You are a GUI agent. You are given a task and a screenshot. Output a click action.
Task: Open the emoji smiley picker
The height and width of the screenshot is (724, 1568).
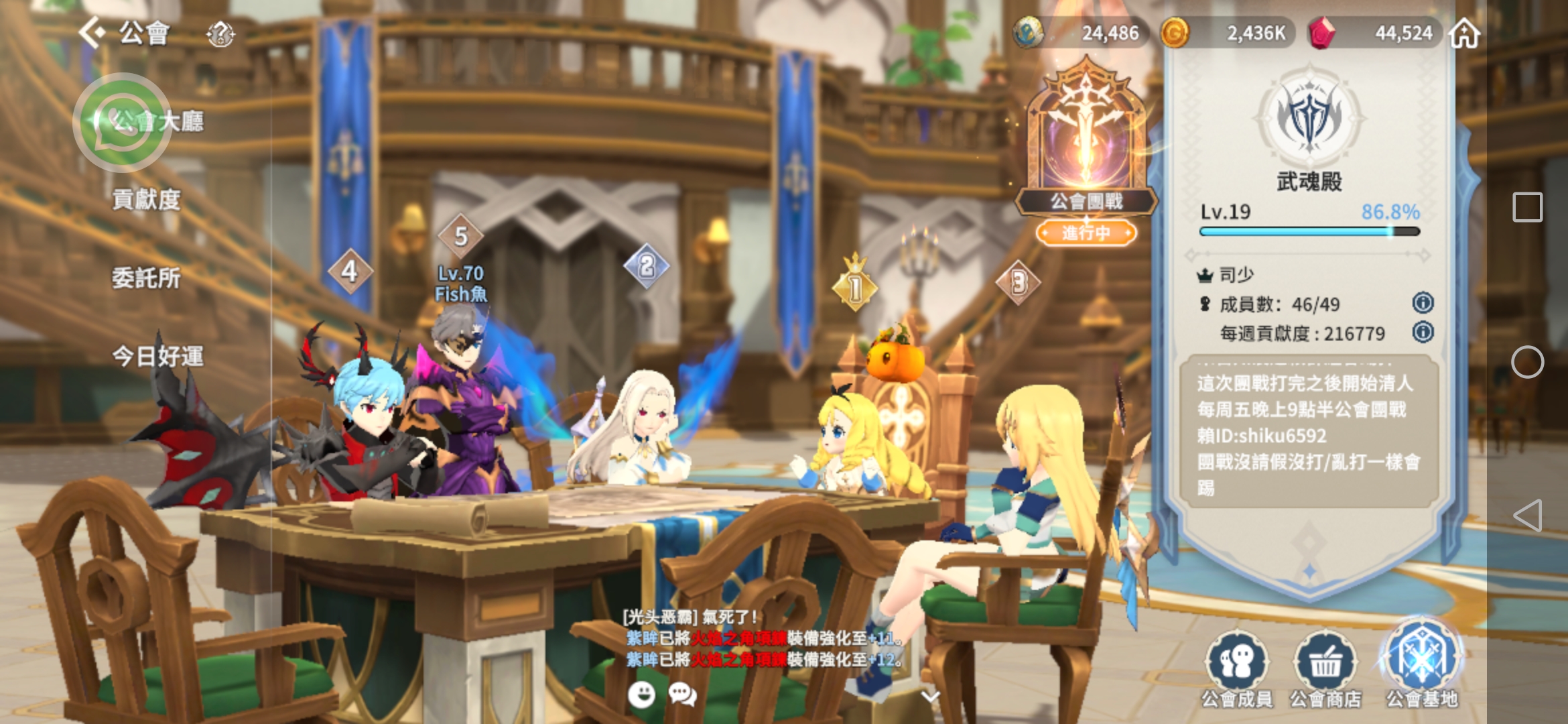tap(641, 695)
